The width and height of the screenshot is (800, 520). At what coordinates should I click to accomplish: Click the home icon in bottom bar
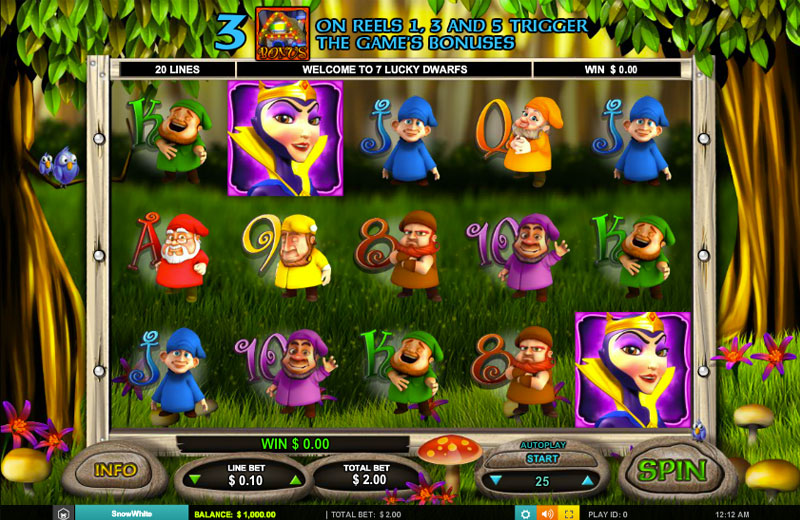(x=64, y=513)
